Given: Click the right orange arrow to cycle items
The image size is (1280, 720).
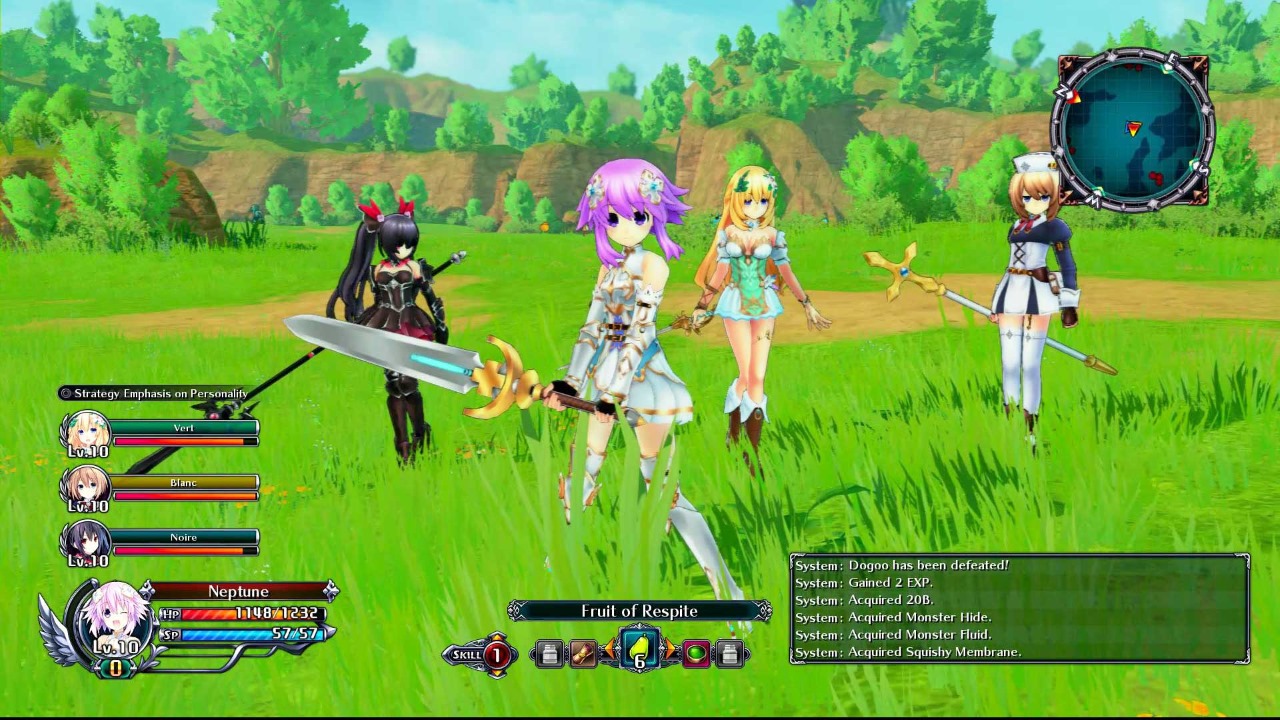Looking at the screenshot, I should (x=671, y=649).
